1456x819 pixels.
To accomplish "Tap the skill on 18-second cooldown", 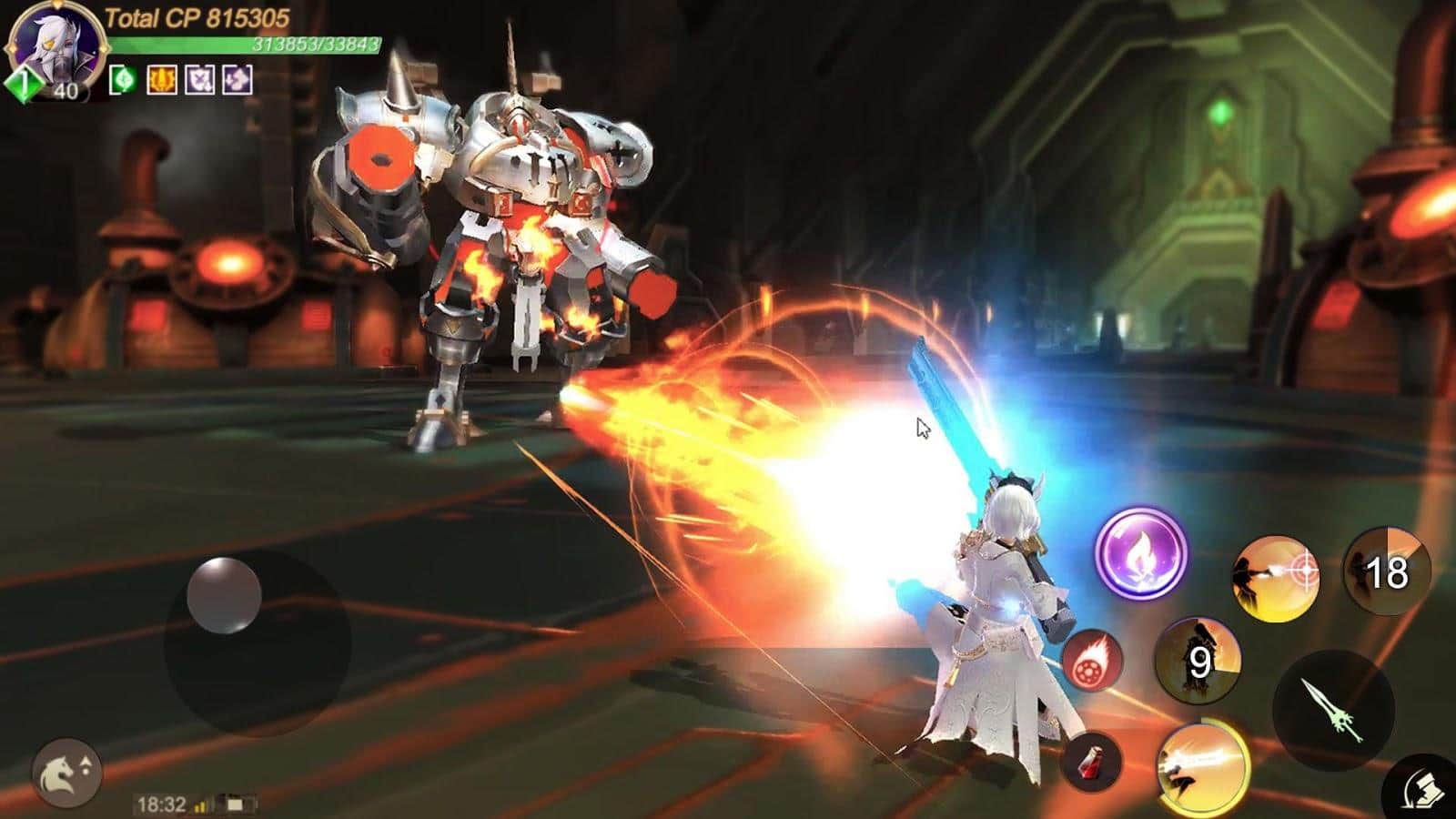I will click(x=1386, y=572).
